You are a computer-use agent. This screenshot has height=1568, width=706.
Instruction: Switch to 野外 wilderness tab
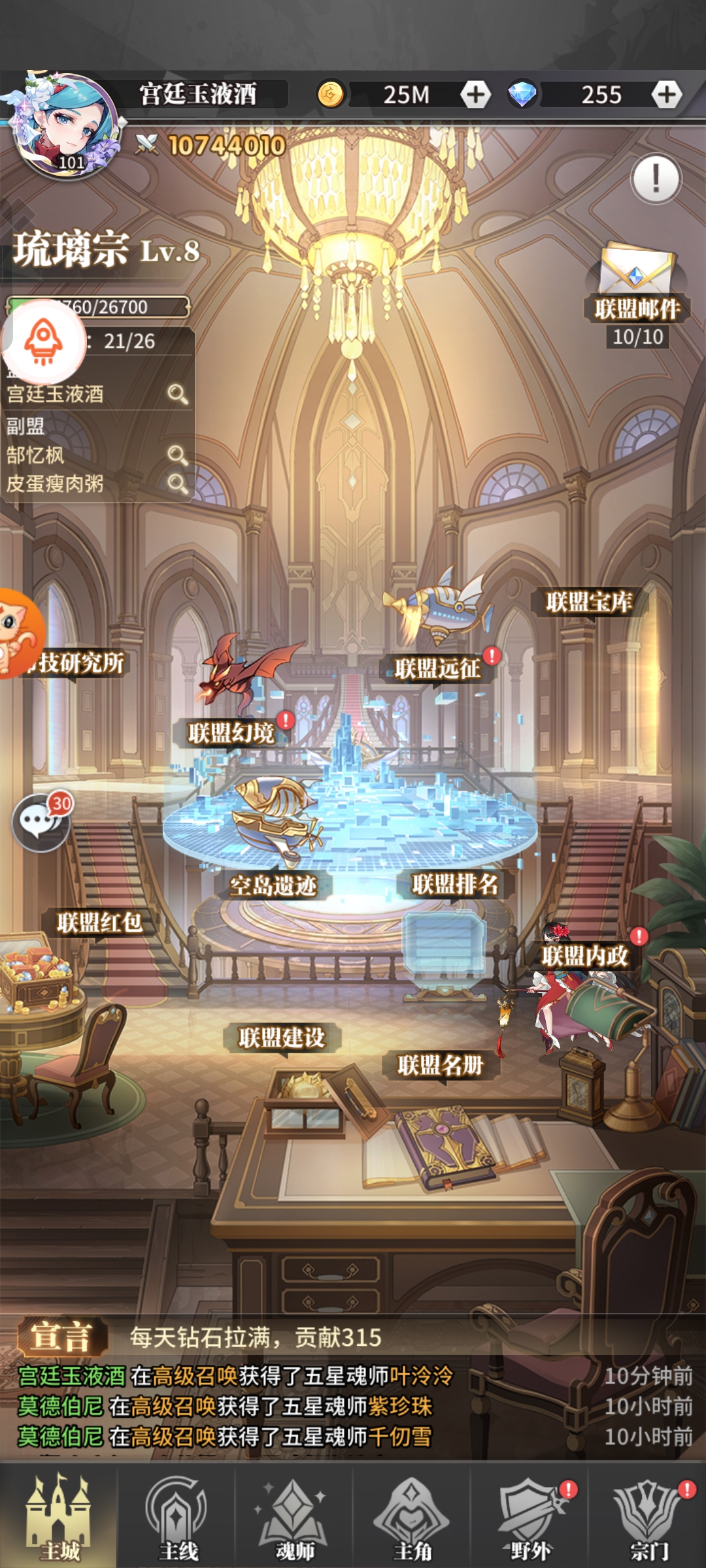click(x=529, y=1516)
